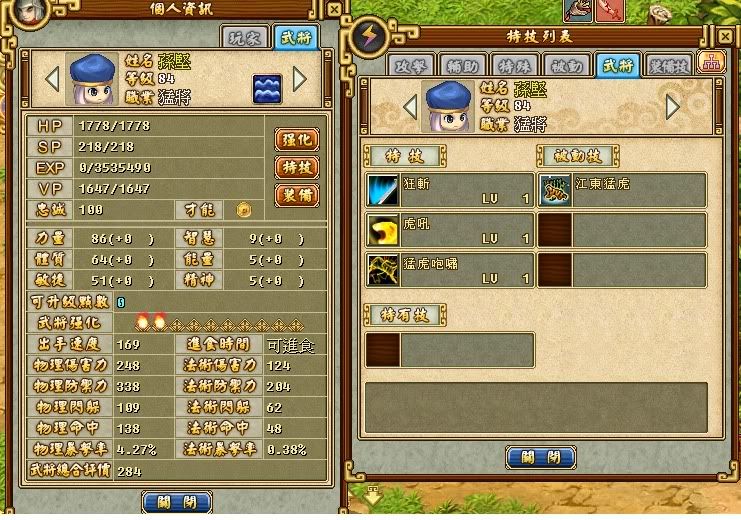
Task: Close the 特技列表 panel with bottom 關閉 button
Action: point(541,458)
